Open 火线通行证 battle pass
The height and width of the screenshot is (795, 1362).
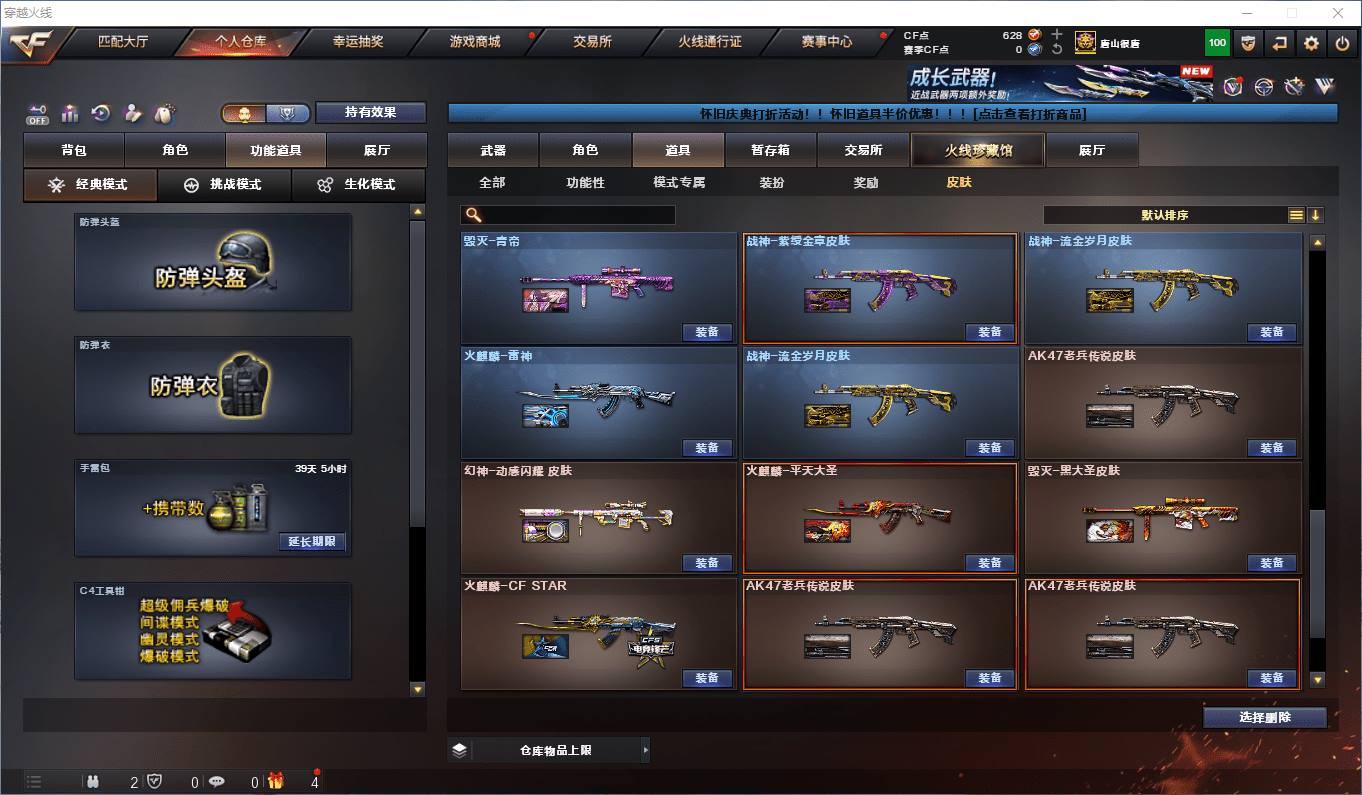pyautogui.click(x=710, y=42)
